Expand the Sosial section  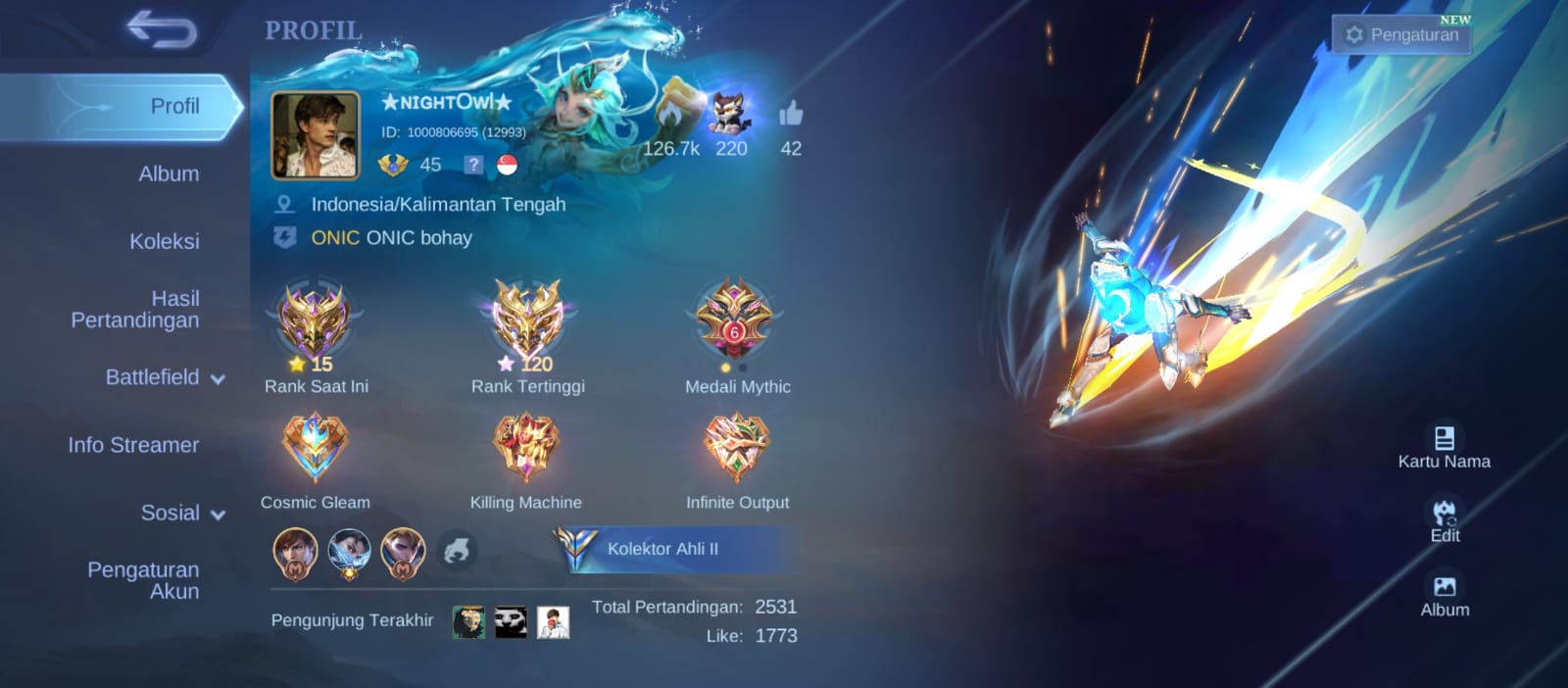(x=181, y=513)
